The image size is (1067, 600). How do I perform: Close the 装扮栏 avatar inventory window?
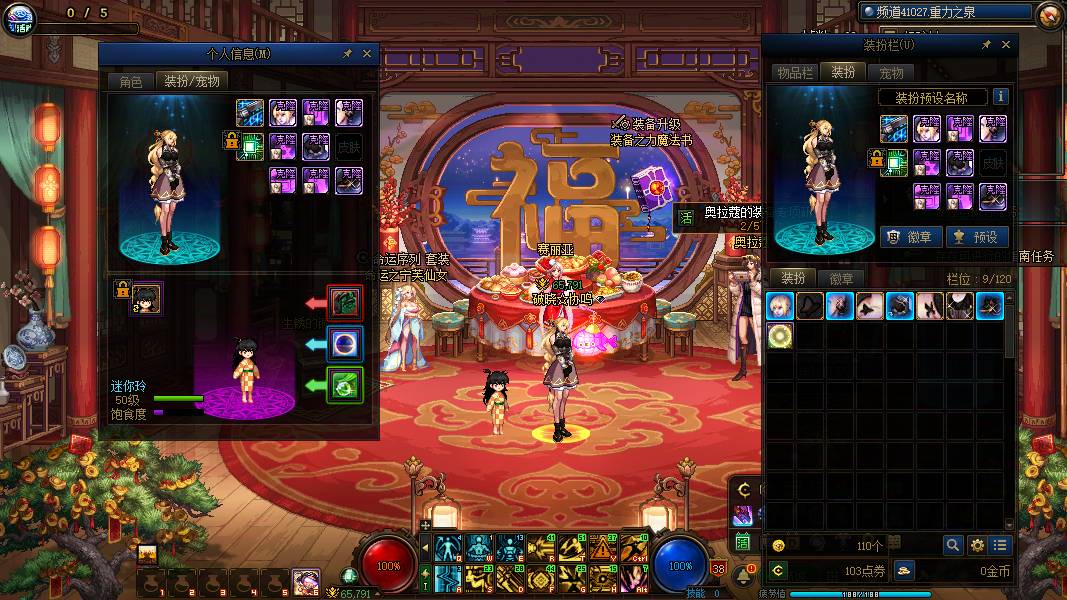pyautogui.click(x=1005, y=45)
